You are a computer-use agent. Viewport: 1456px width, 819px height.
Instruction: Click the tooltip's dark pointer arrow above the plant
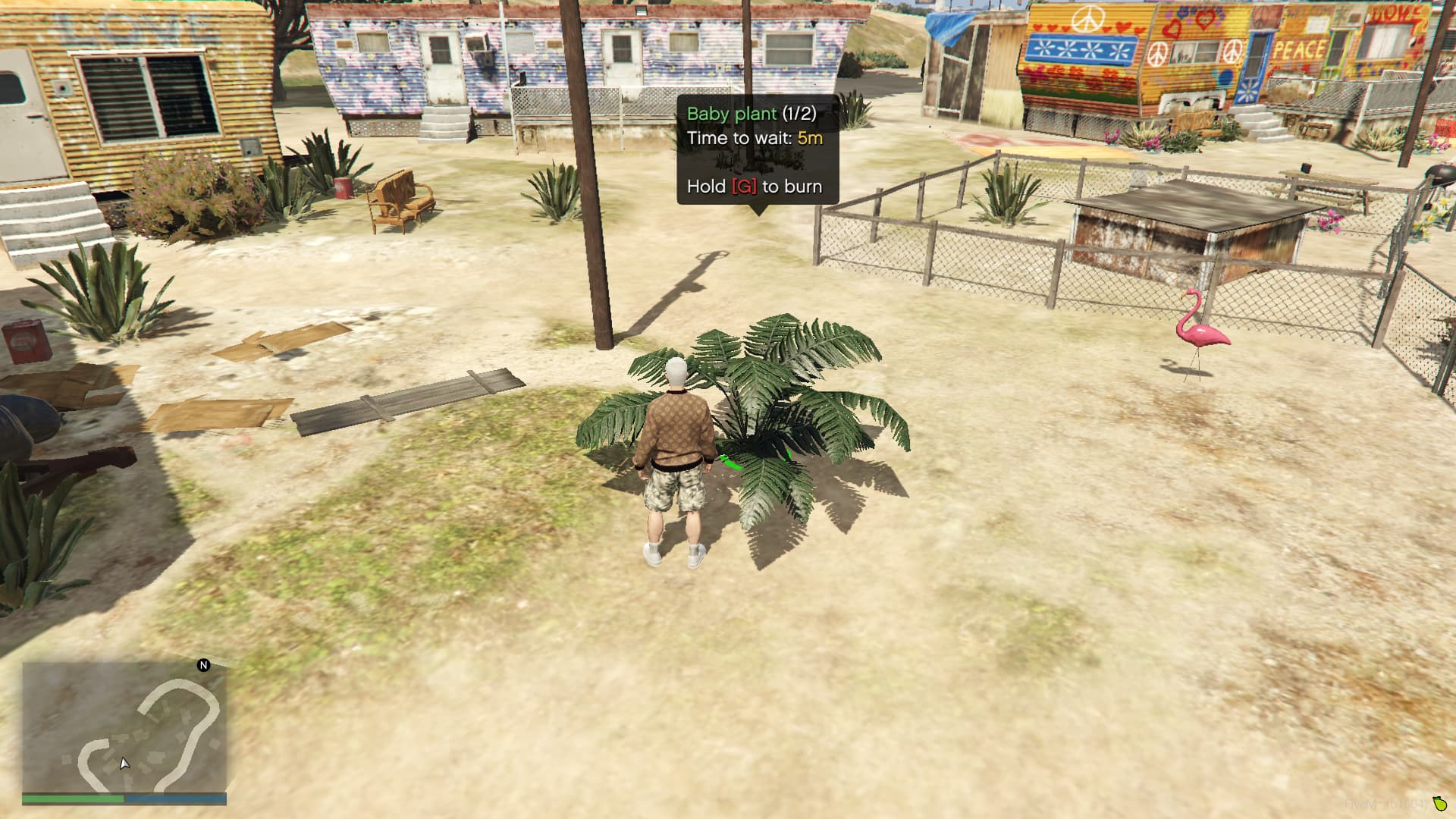click(x=761, y=209)
